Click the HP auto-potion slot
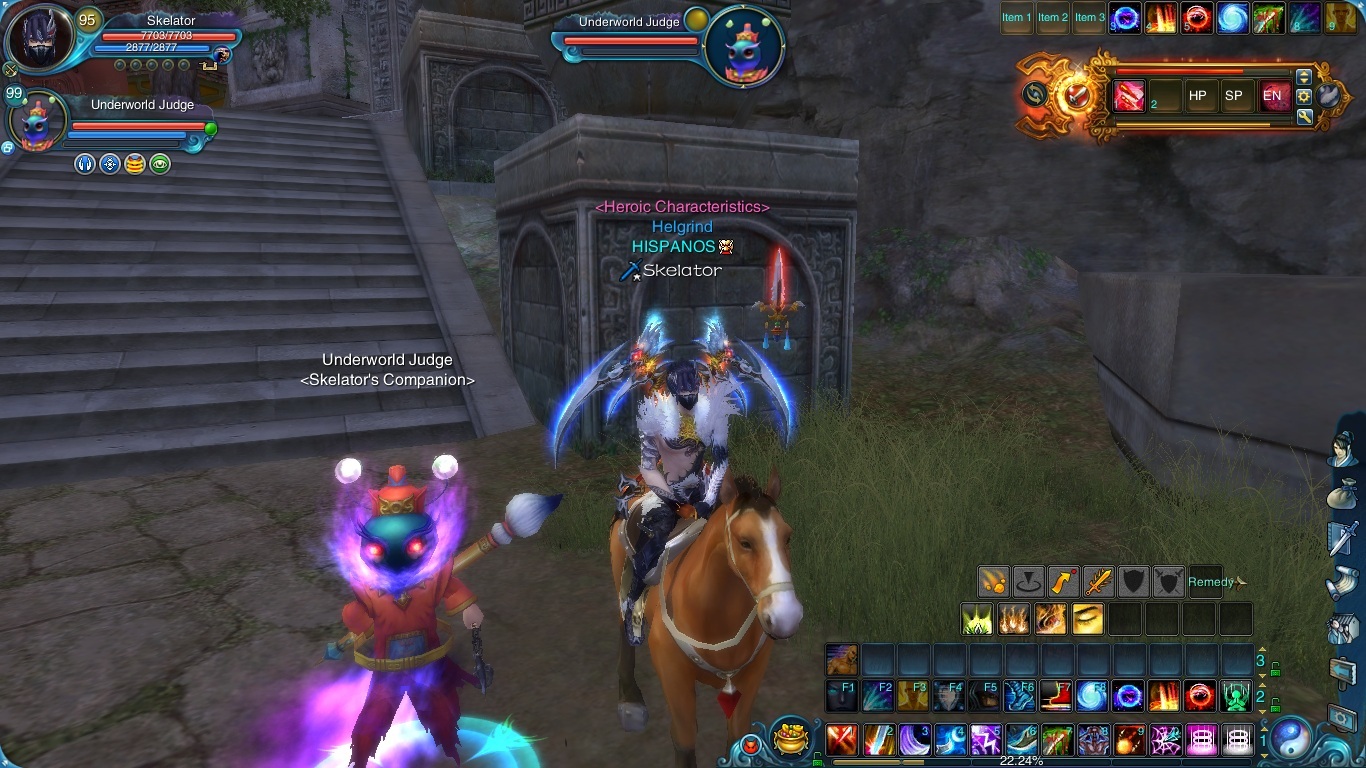 tap(1198, 96)
